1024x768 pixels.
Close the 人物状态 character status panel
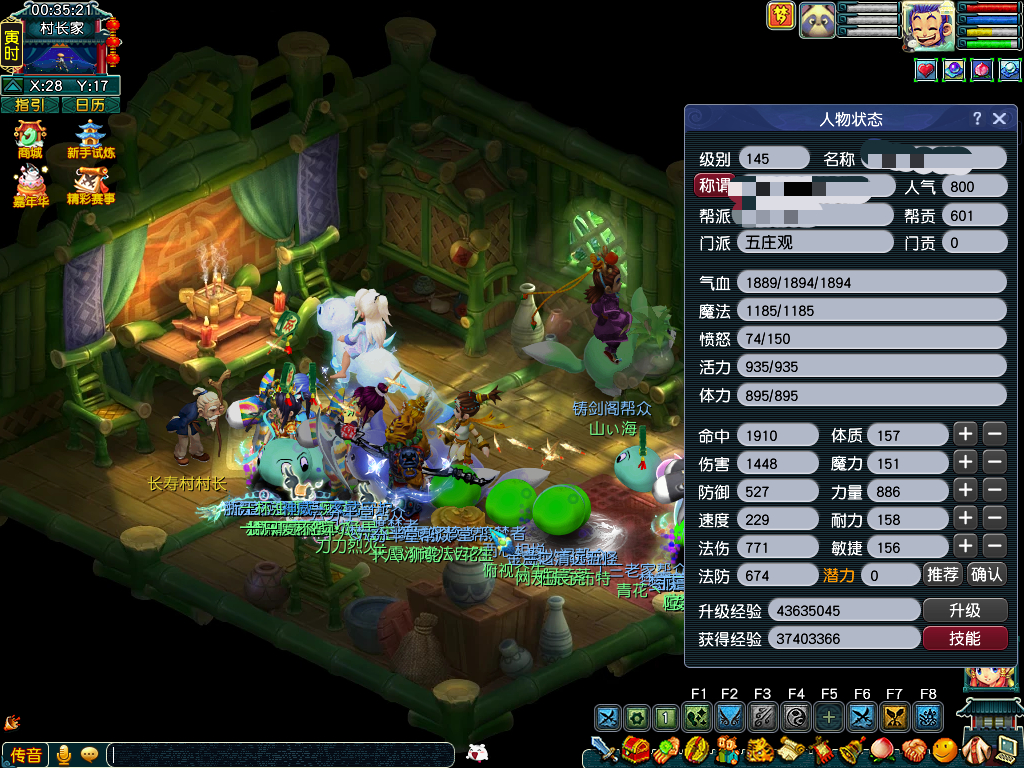tap(999, 119)
